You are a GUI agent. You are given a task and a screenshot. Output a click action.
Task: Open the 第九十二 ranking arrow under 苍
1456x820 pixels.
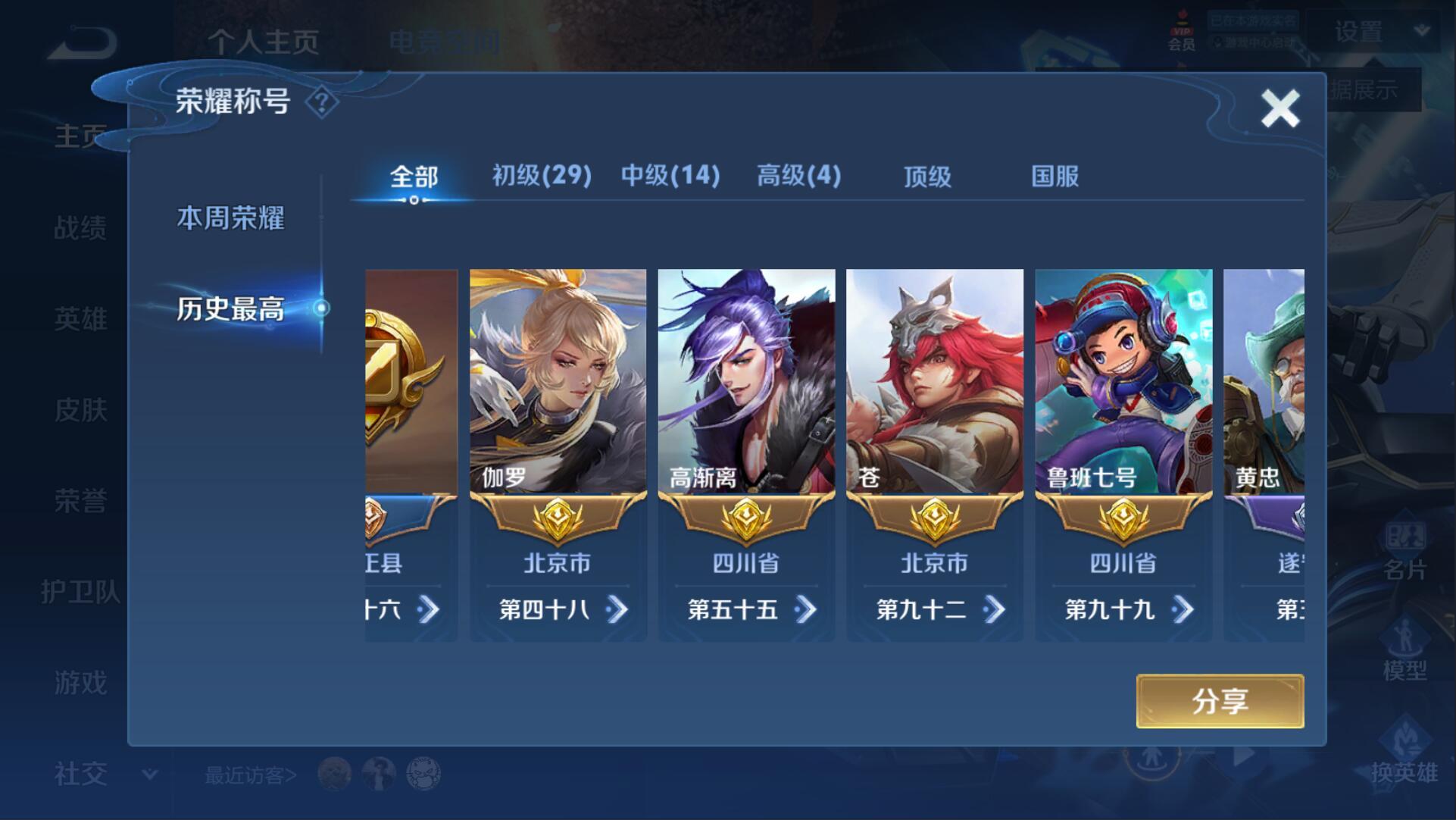tap(994, 609)
